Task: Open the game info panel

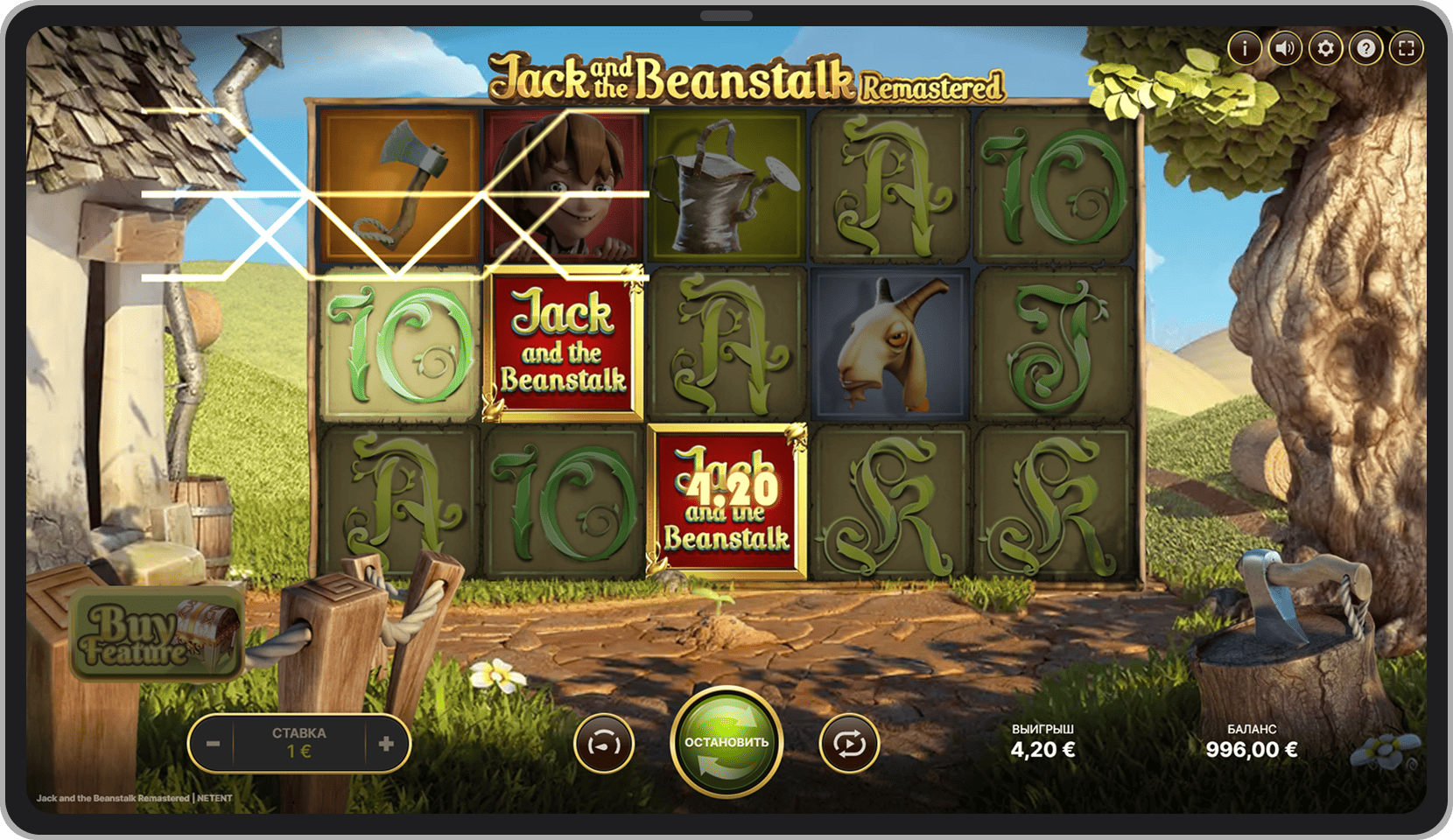Action: (x=1244, y=48)
